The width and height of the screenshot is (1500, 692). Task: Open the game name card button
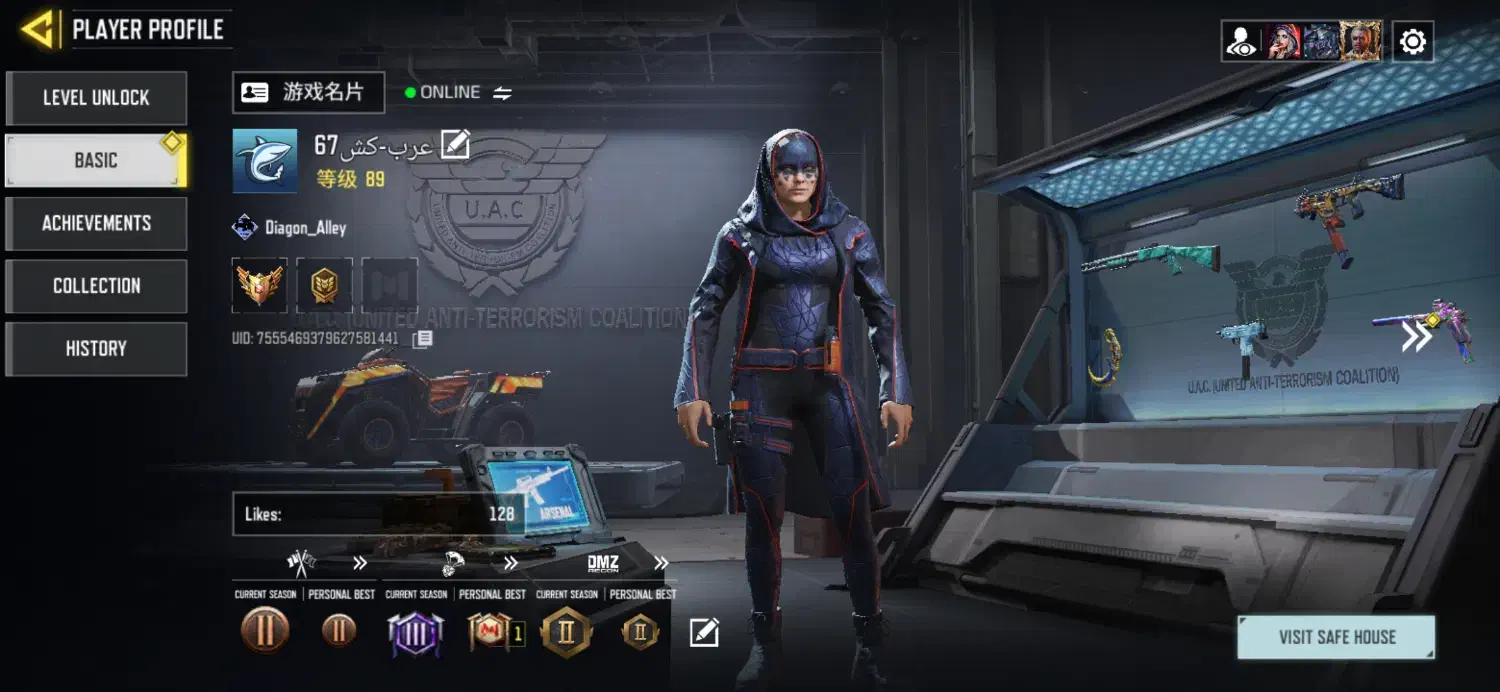pyautogui.click(x=308, y=93)
